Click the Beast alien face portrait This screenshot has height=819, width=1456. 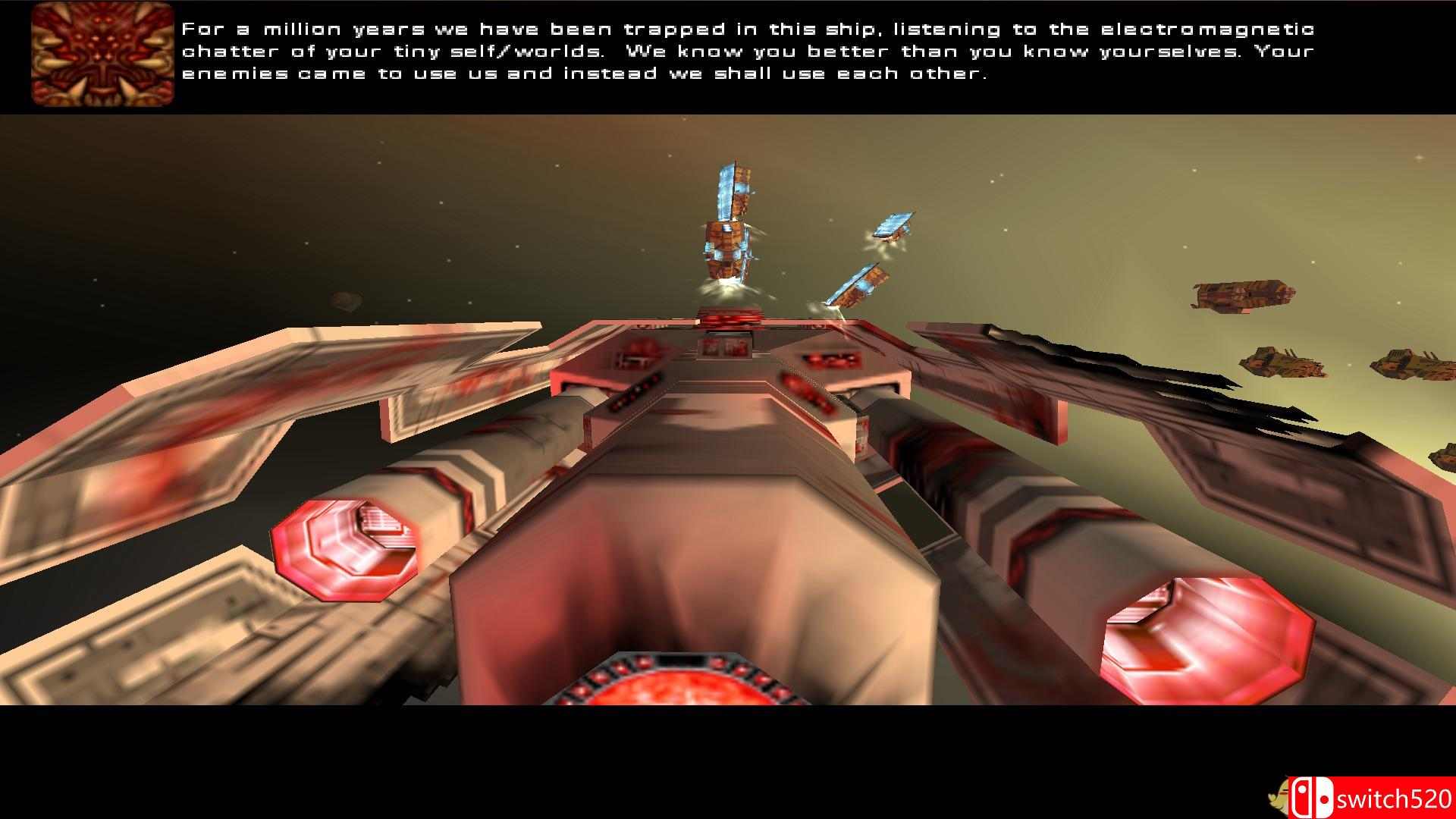(x=102, y=53)
